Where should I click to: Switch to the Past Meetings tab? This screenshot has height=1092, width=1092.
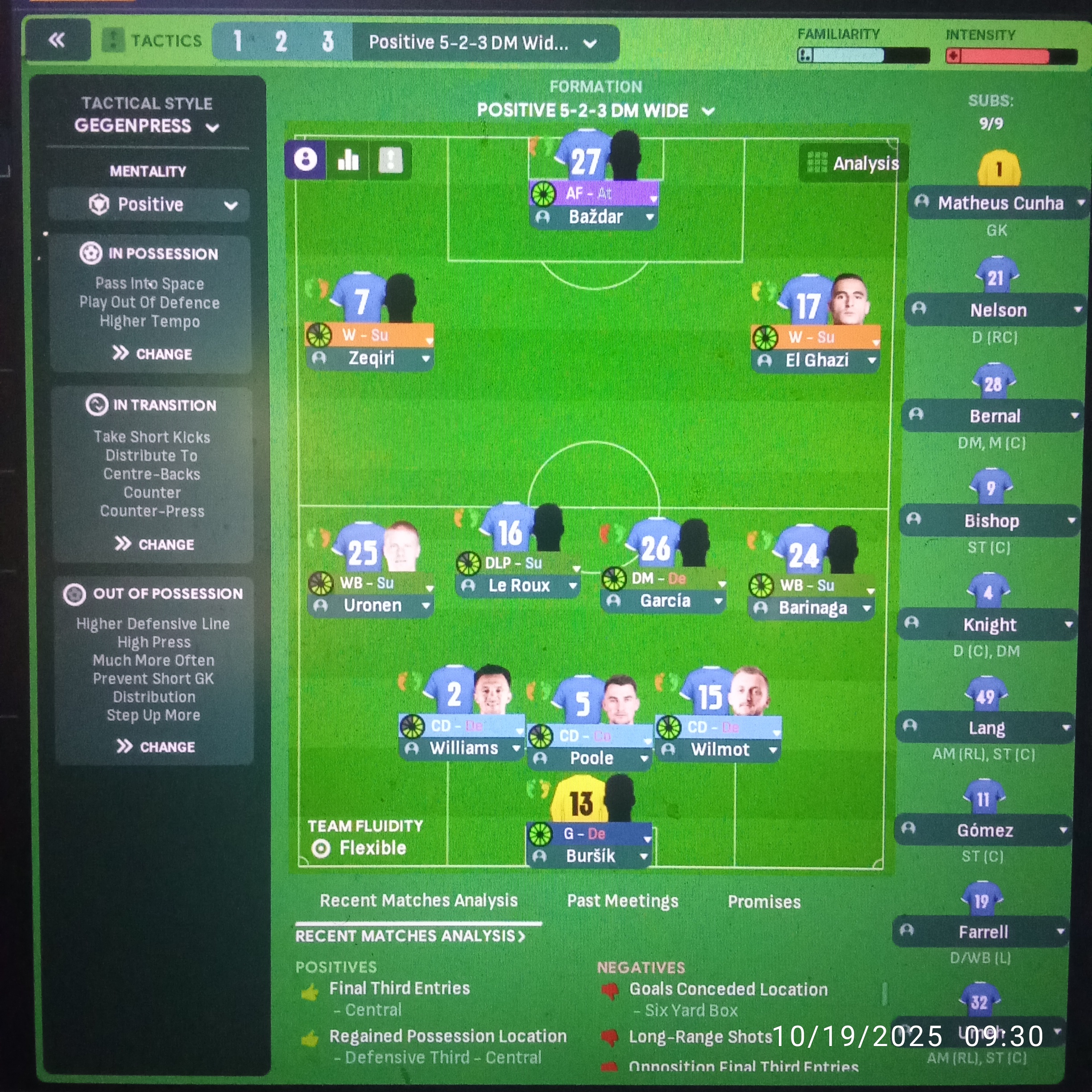[622, 901]
